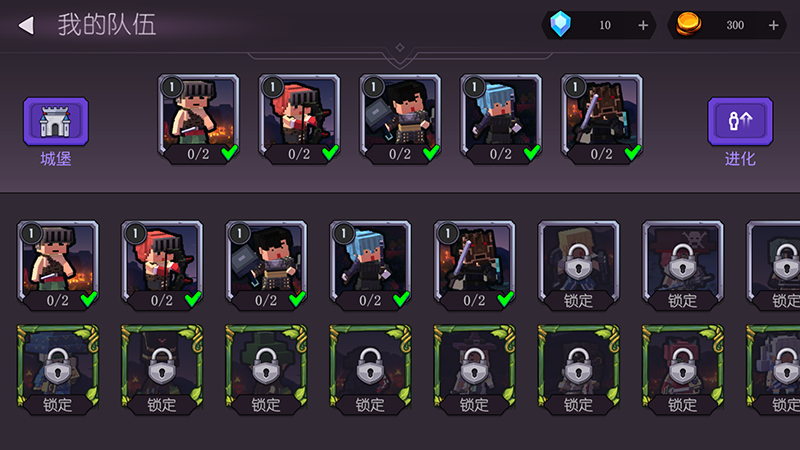This screenshot has height=450, width=800.
Task: Go back using the arrow beside 我的队伍
Action: click(26, 25)
